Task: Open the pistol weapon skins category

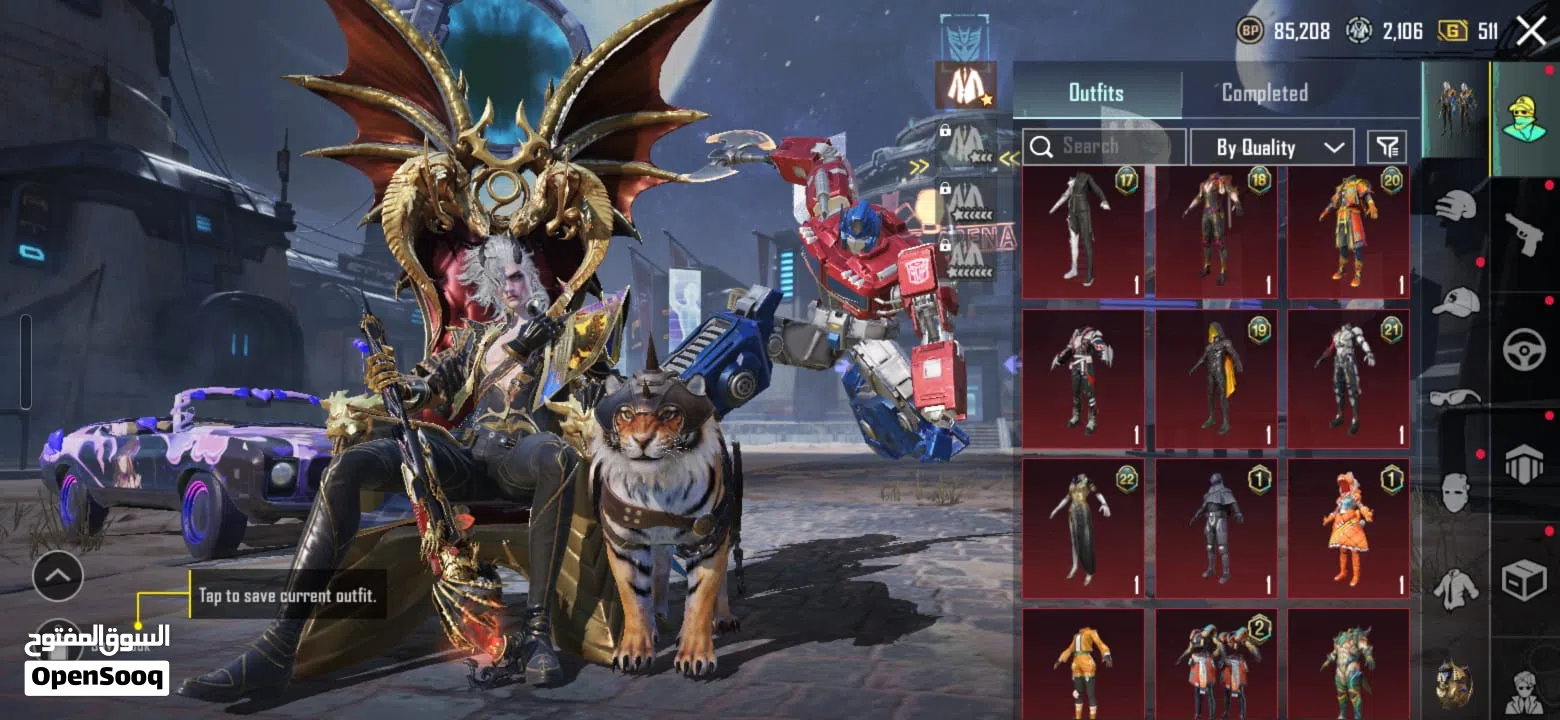Action: click(1524, 234)
